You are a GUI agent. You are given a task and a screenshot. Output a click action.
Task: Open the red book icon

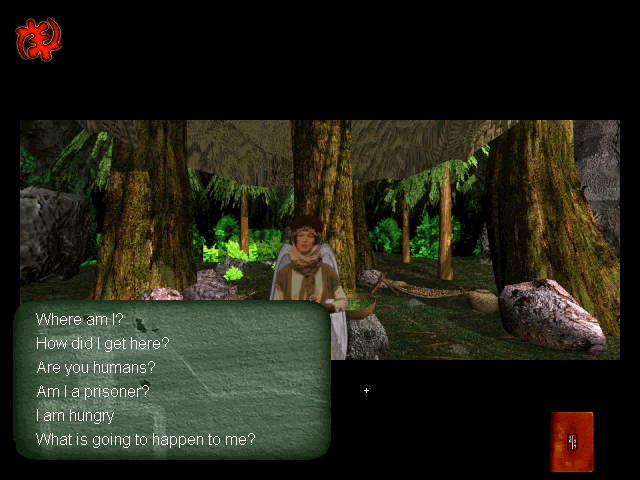tap(571, 441)
